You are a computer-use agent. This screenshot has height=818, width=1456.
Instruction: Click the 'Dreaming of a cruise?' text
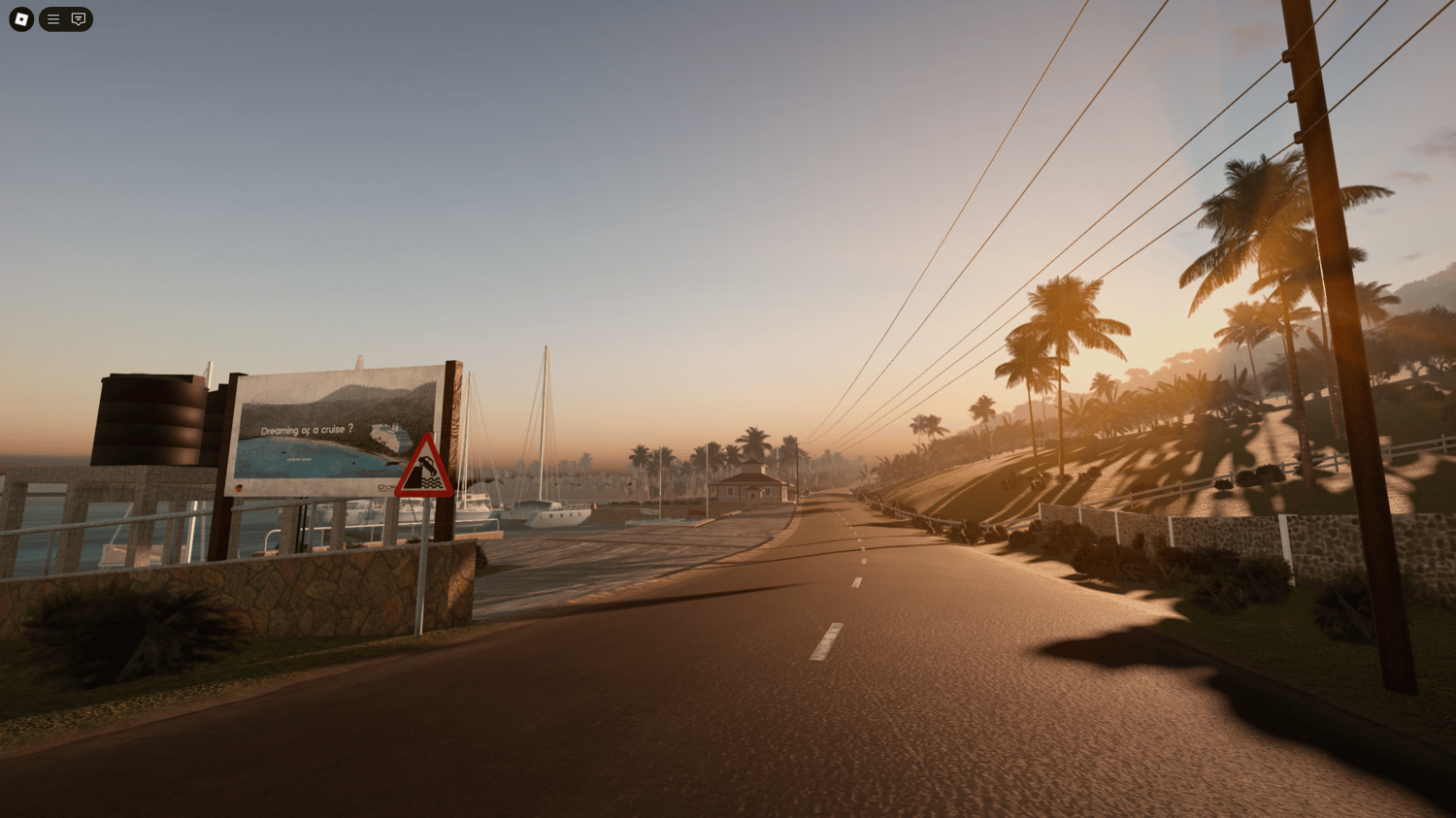[309, 428]
